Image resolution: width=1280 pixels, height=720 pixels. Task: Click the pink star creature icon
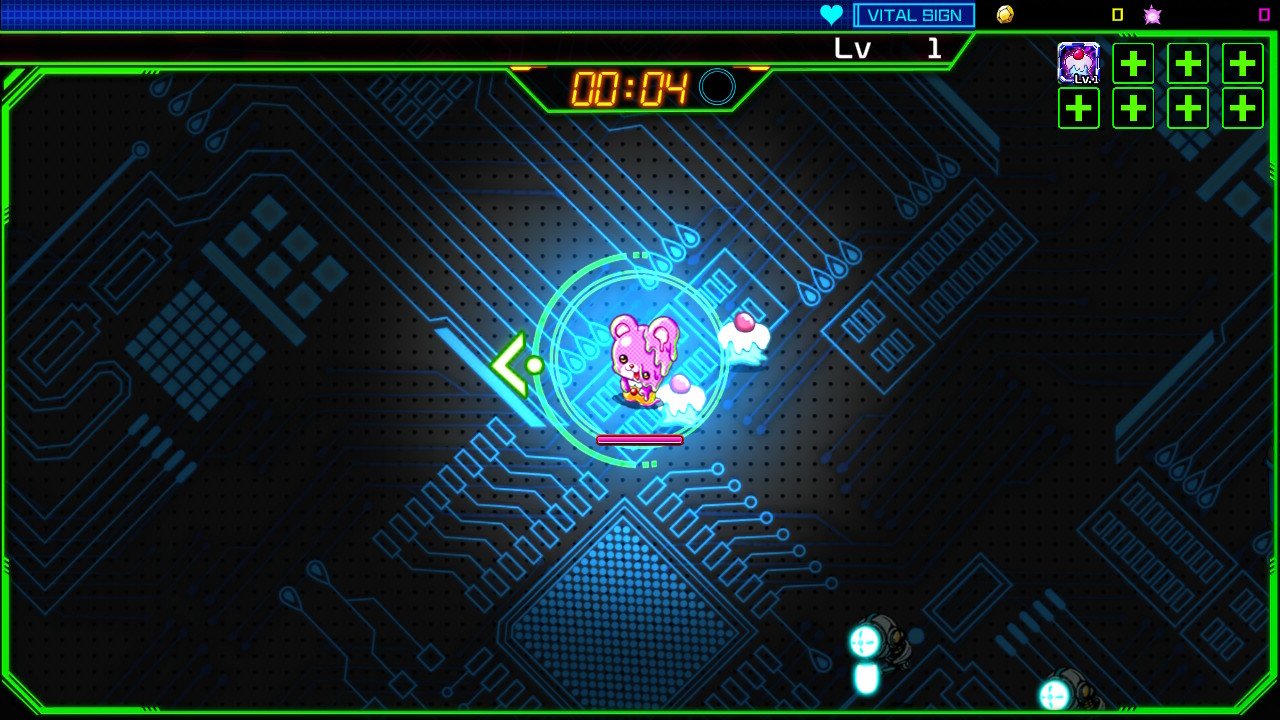point(1152,14)
